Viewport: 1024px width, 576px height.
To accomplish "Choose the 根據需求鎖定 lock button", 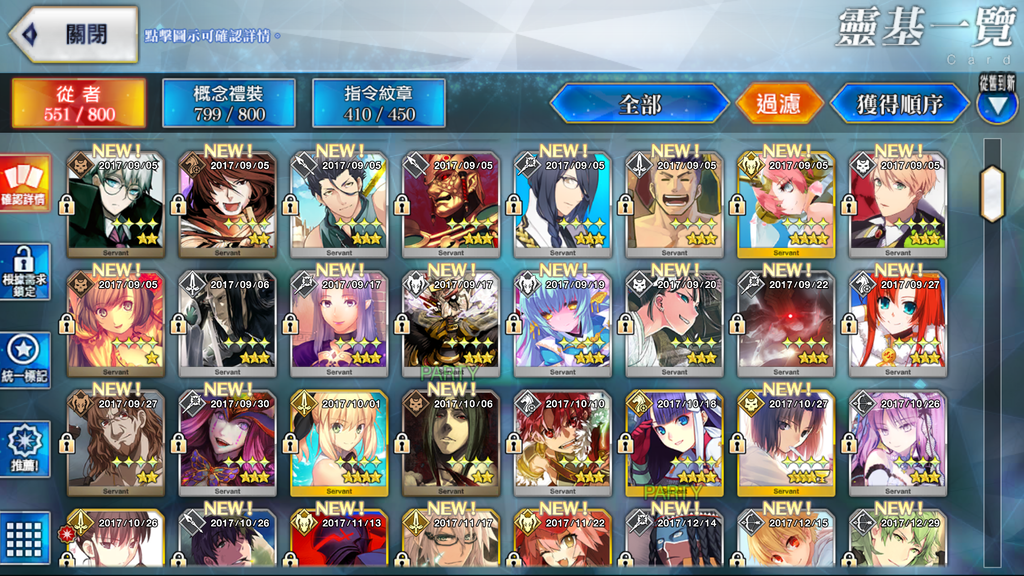I will [x=25, y=273].
